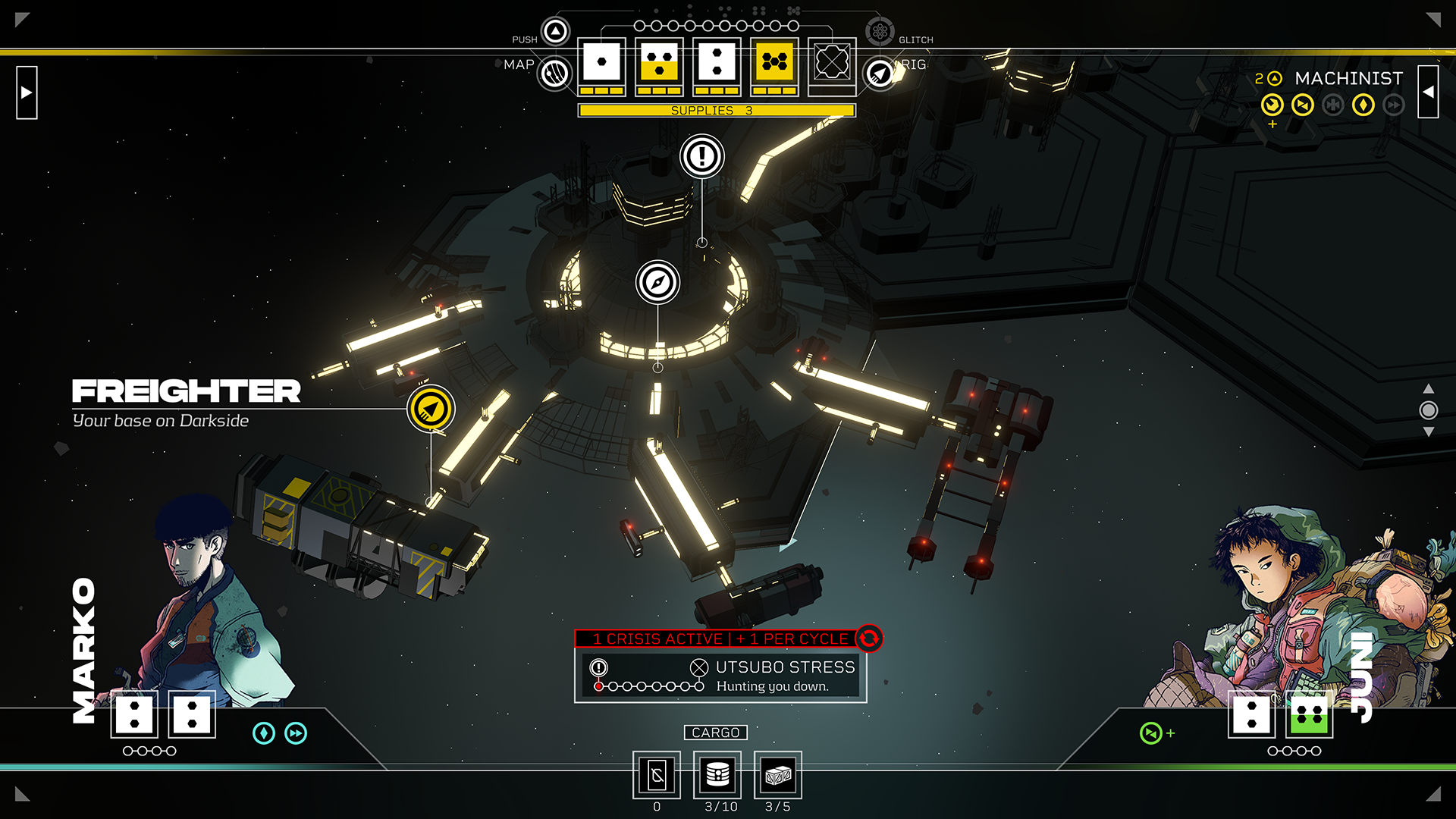Select the Glitch dice icon

(880, 32)
